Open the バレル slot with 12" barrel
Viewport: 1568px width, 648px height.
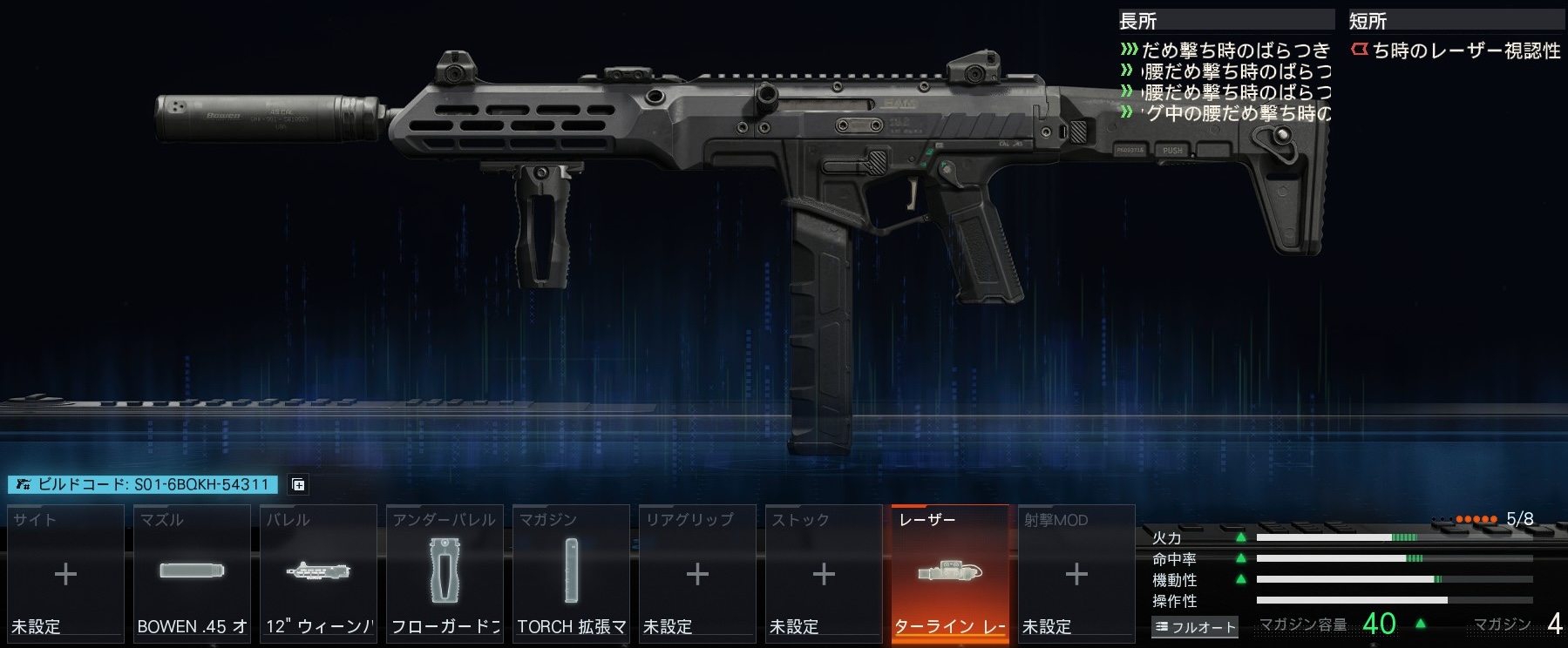[x=318, y=573]
